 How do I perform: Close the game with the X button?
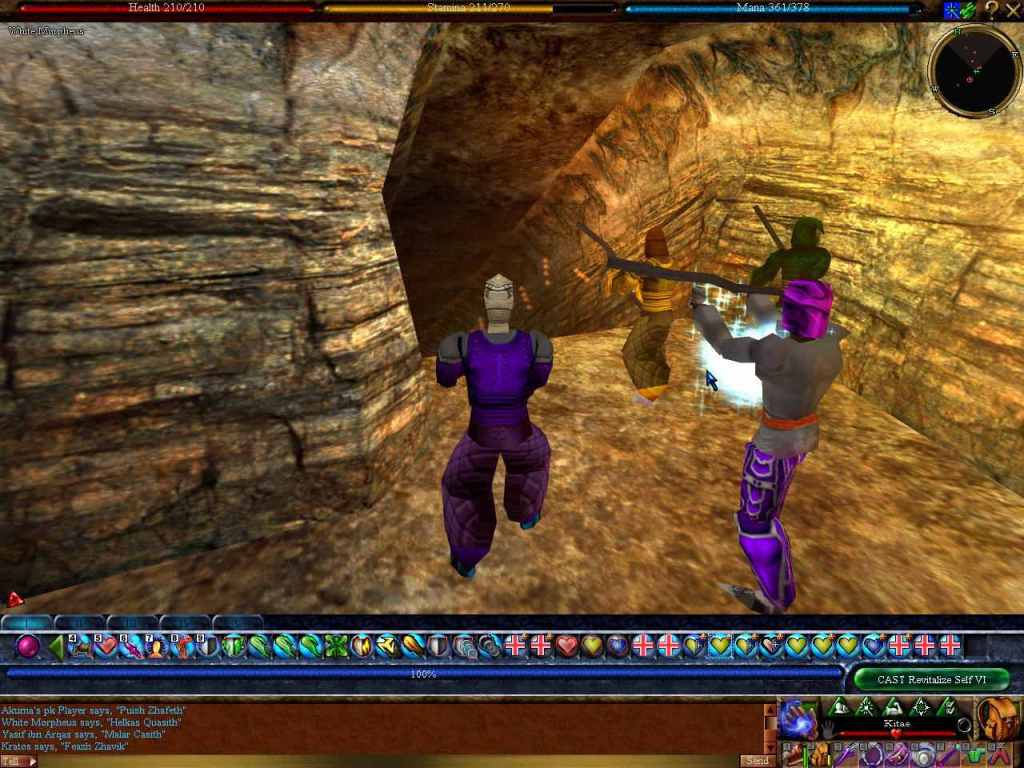point(1012,10)
